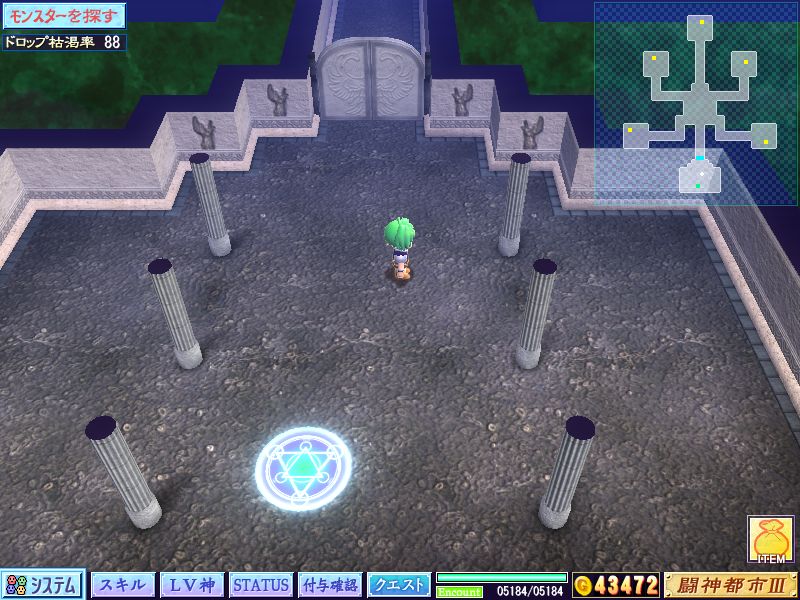Screen dimensions: 800x600
Task: Open the 付与確認 panel
Action: [x=330, y=585]
